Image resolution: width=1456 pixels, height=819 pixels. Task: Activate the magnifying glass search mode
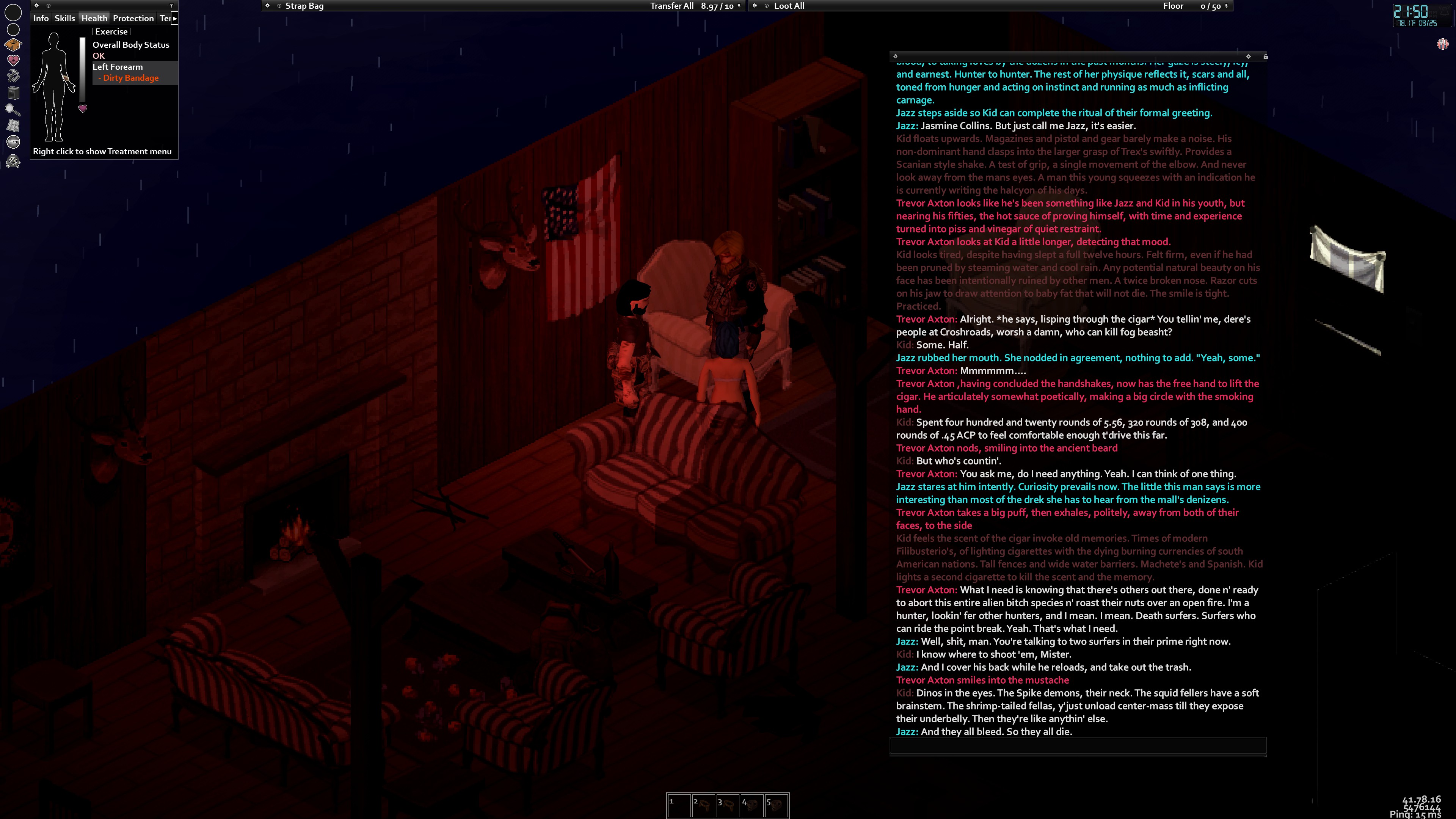click(13, 110)
